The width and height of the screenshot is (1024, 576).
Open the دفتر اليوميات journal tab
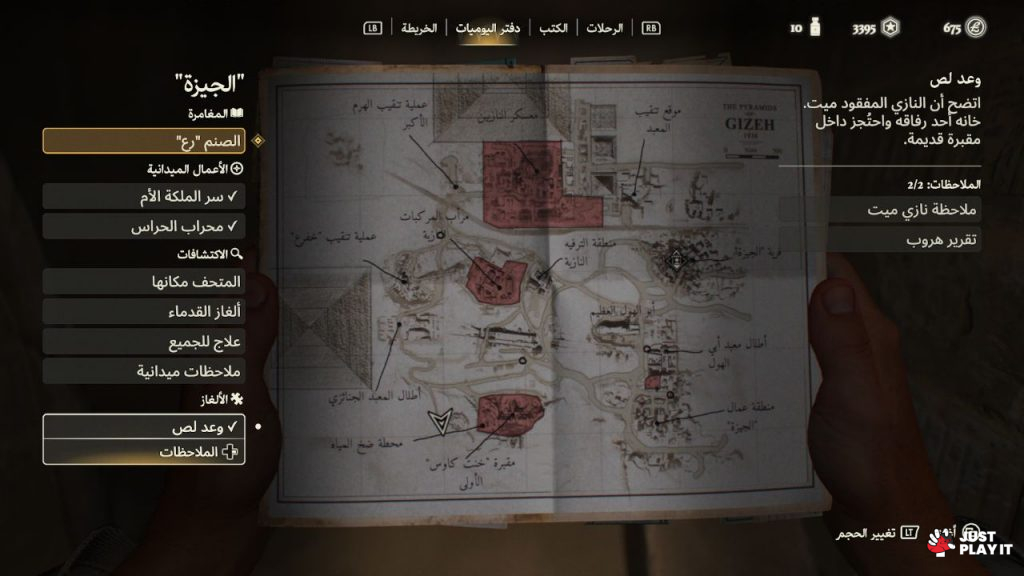[x=486, y=28]
